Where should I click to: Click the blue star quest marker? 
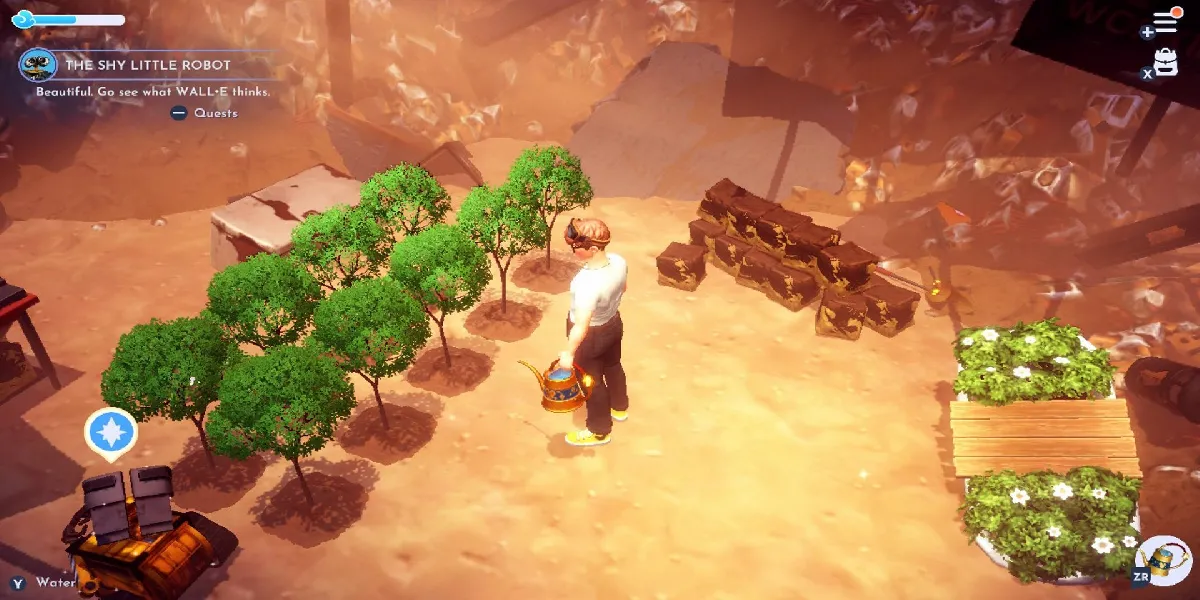(110, 432)
